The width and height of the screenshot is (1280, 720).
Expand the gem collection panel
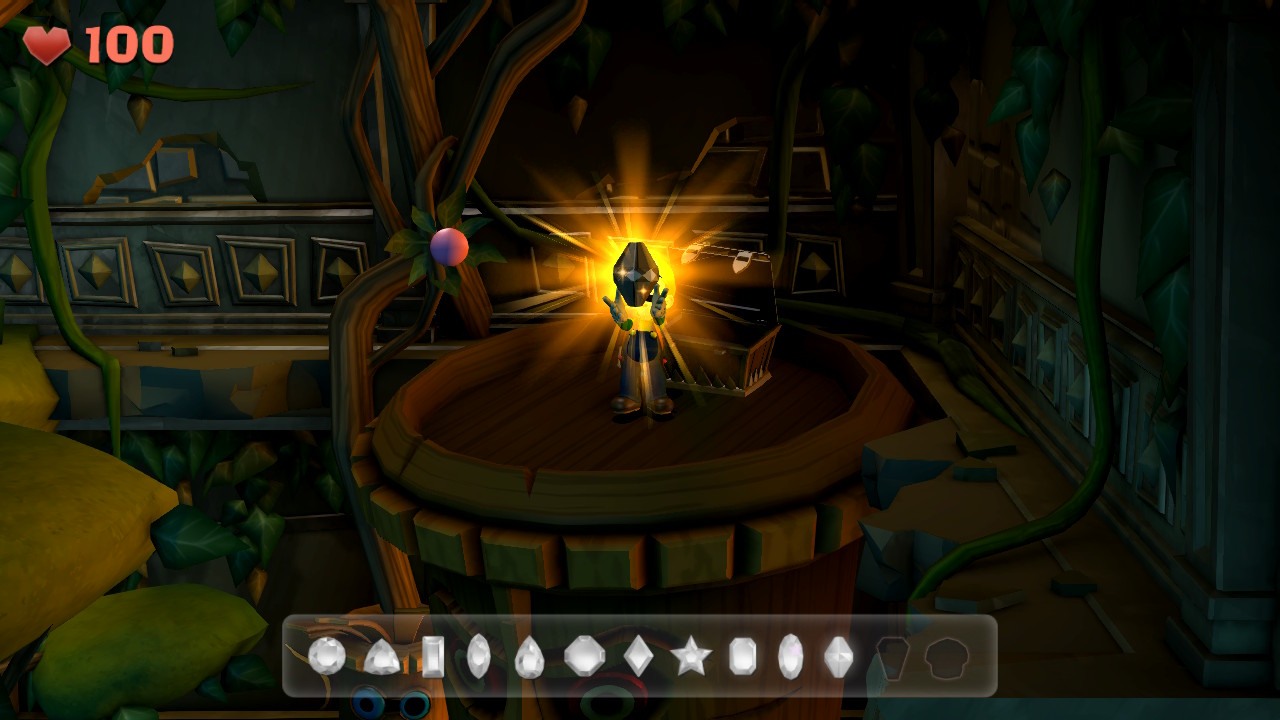(x=640, y=655)
